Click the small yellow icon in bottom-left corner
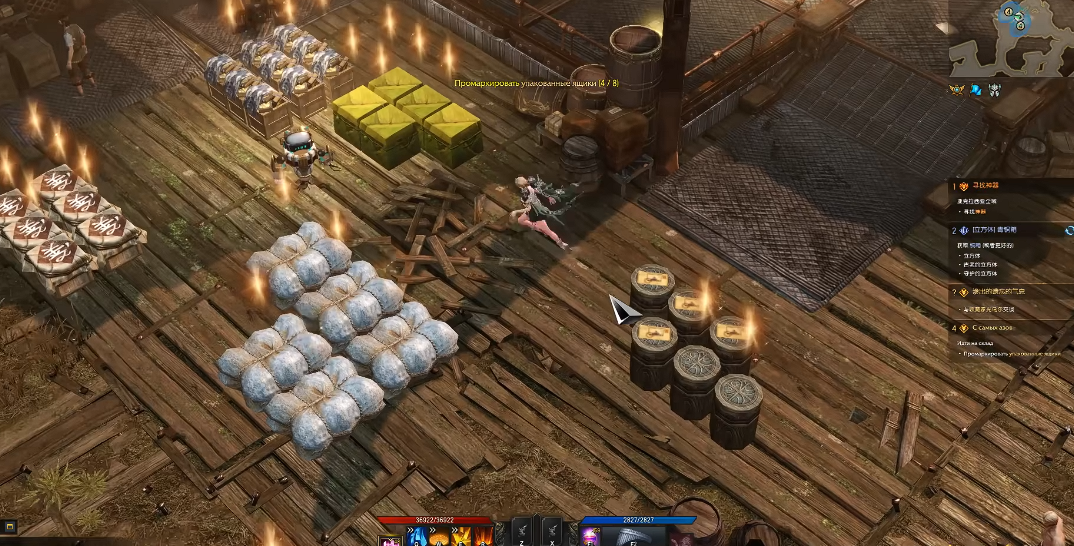The image size is (1074, 546). [x=8, y=526]
